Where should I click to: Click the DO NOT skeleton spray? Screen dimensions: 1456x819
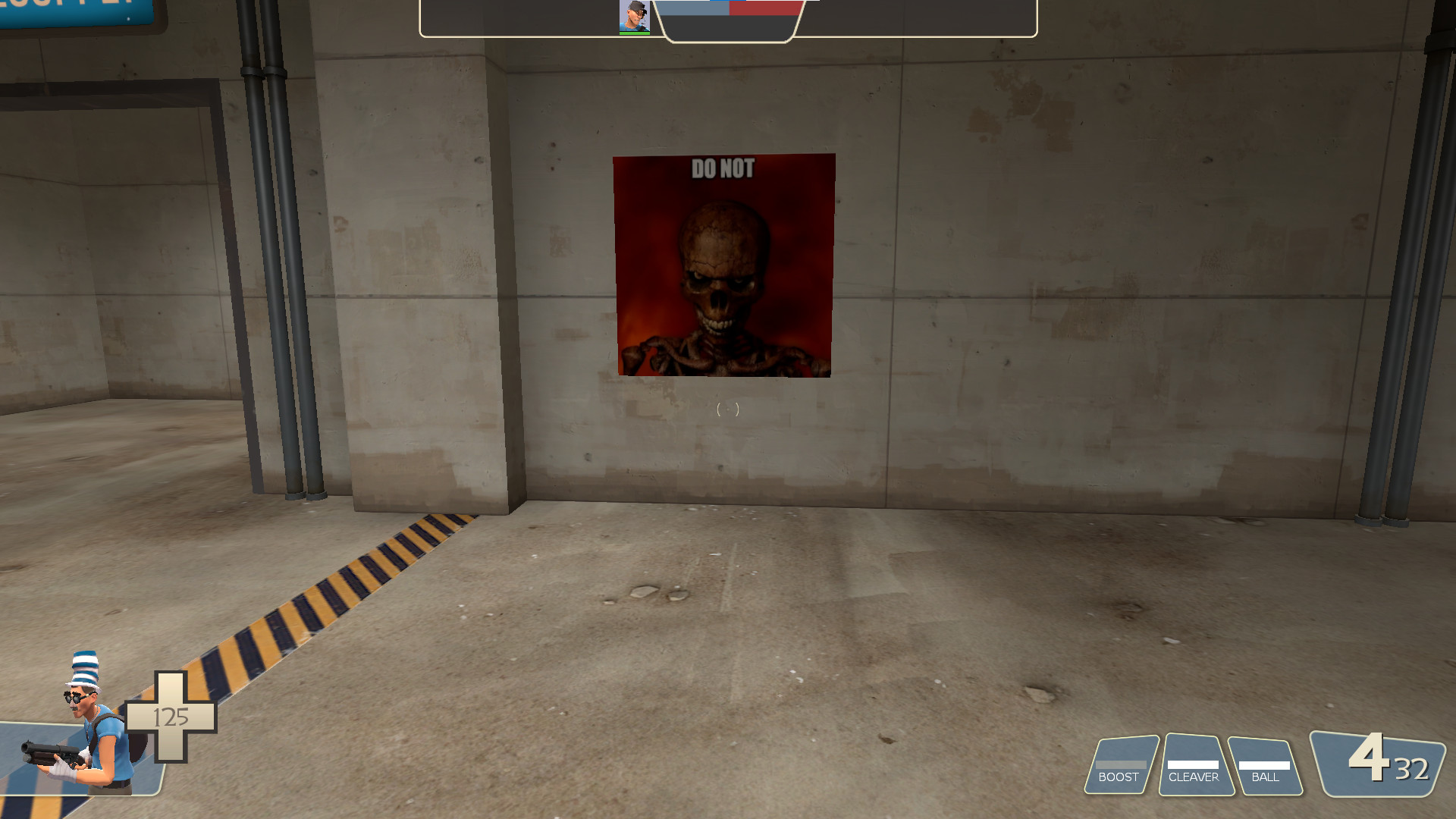pos(723,265)
